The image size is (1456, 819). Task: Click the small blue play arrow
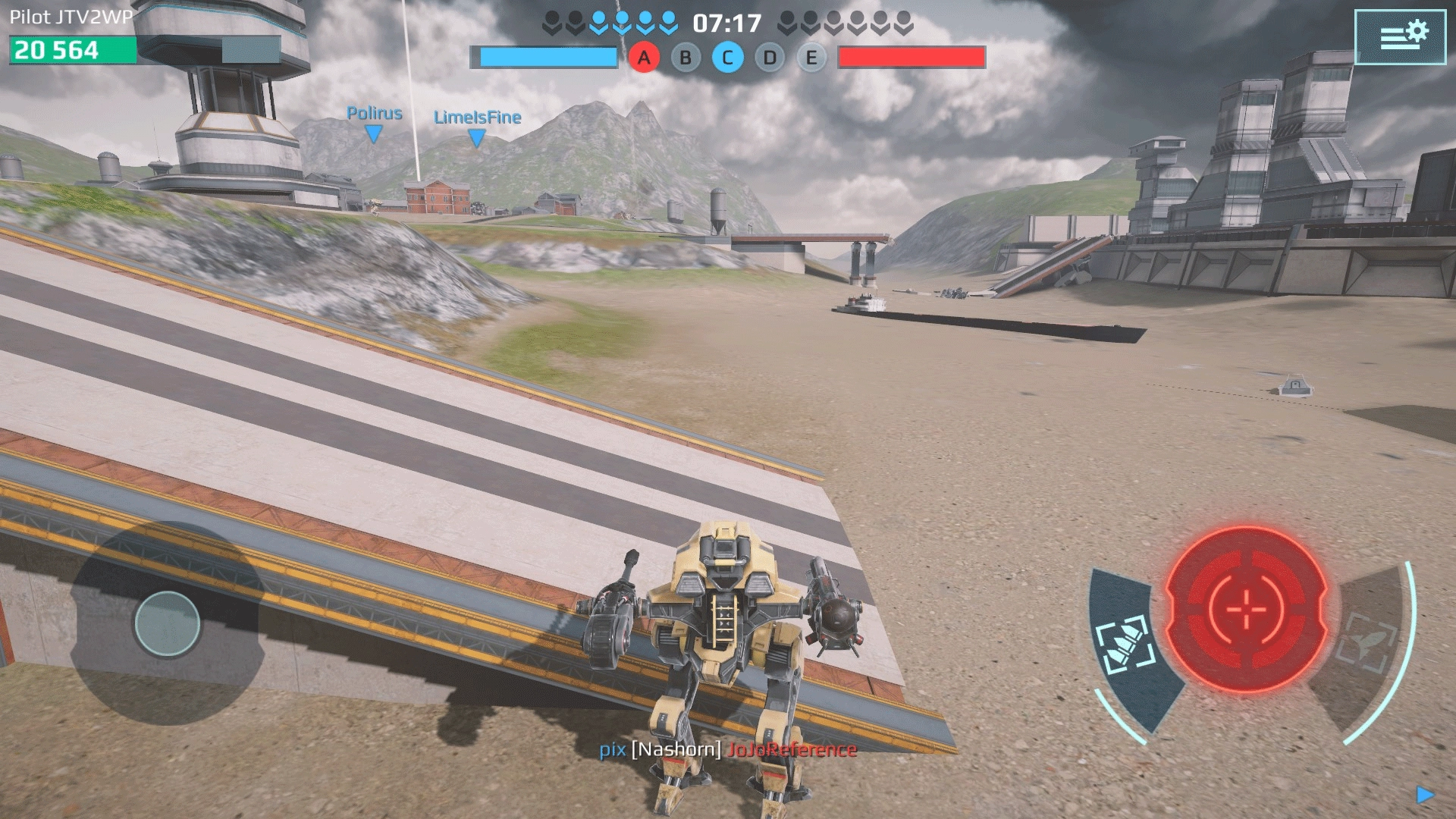click(1425, 794)
